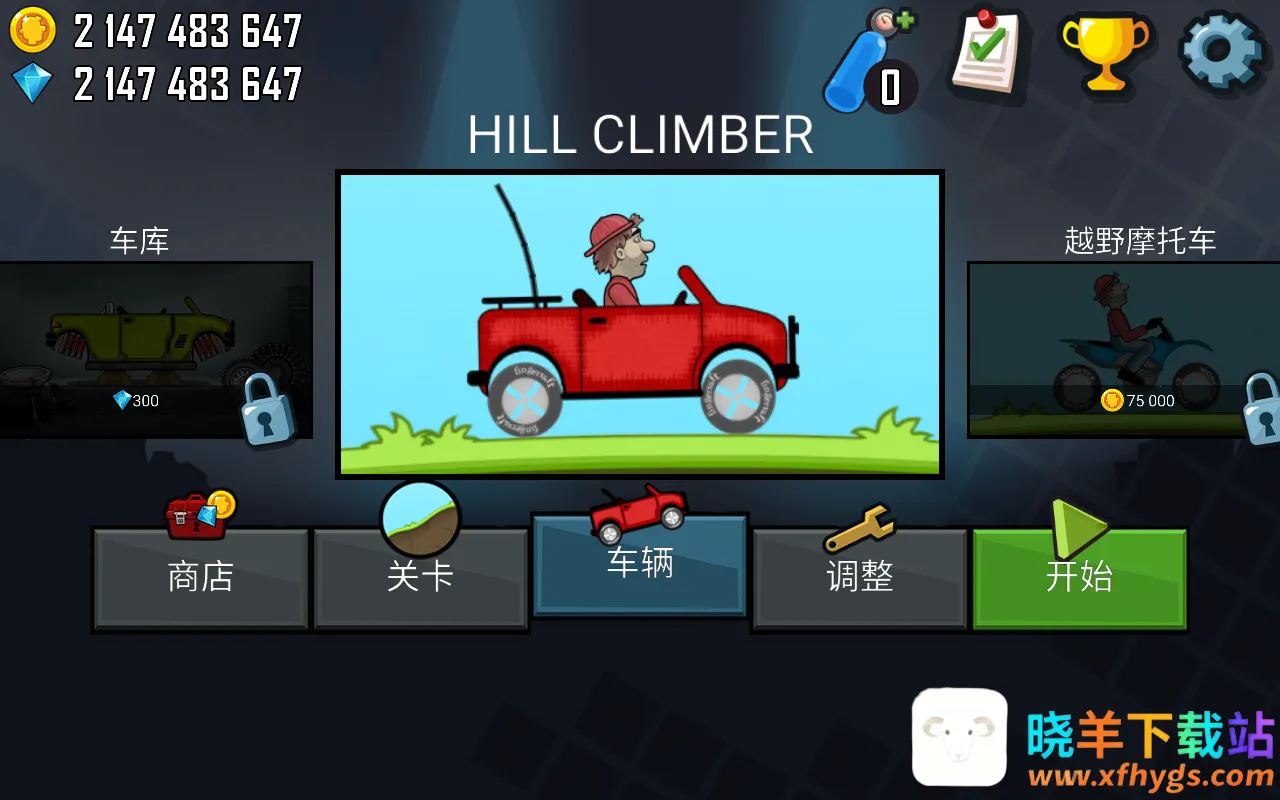Select the red Hill Climber jeep preview
Image resolution: width=1280 pixels, height=800 pixels.
tap(640, 325)
